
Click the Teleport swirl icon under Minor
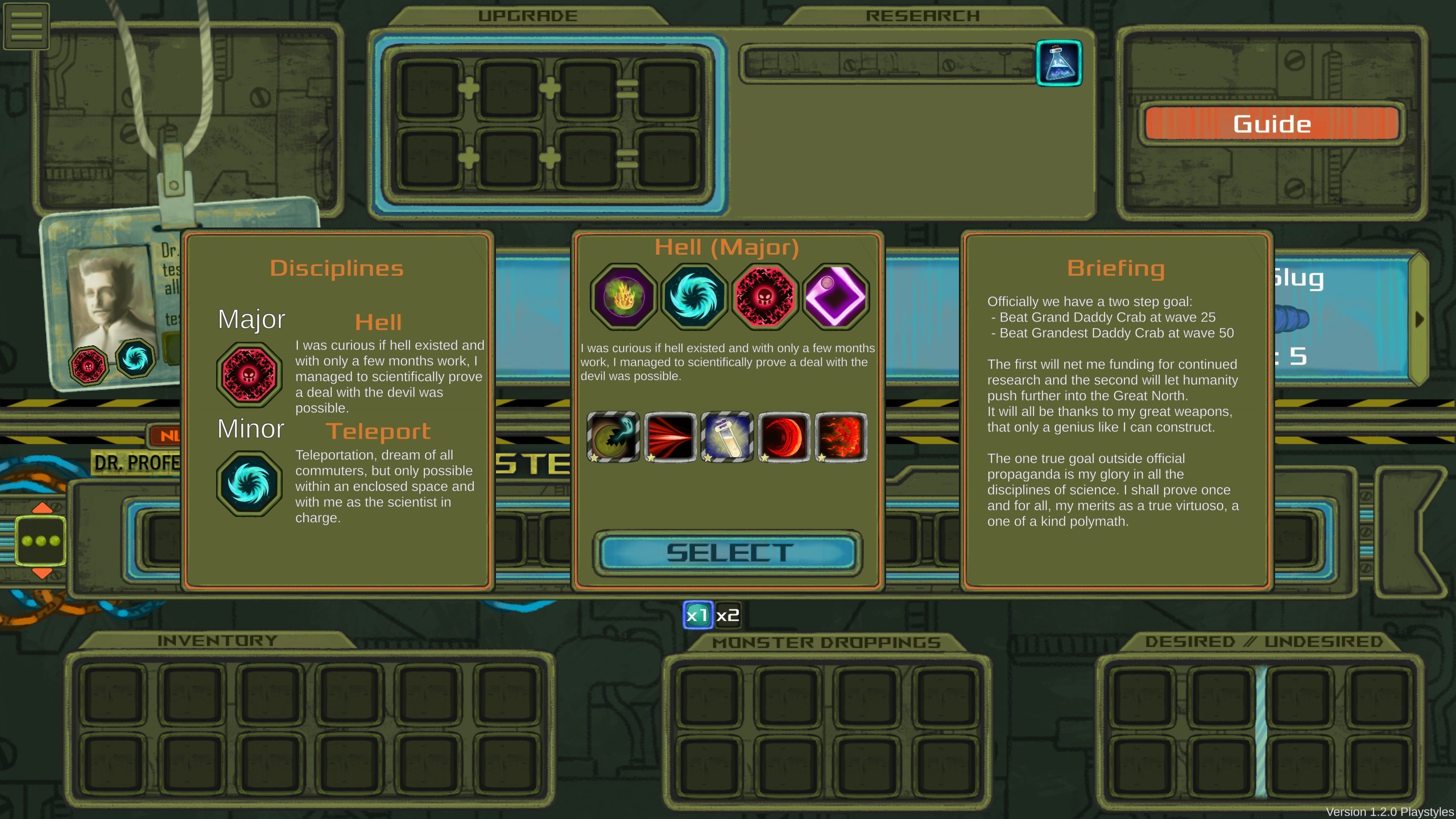pos(249,483)
